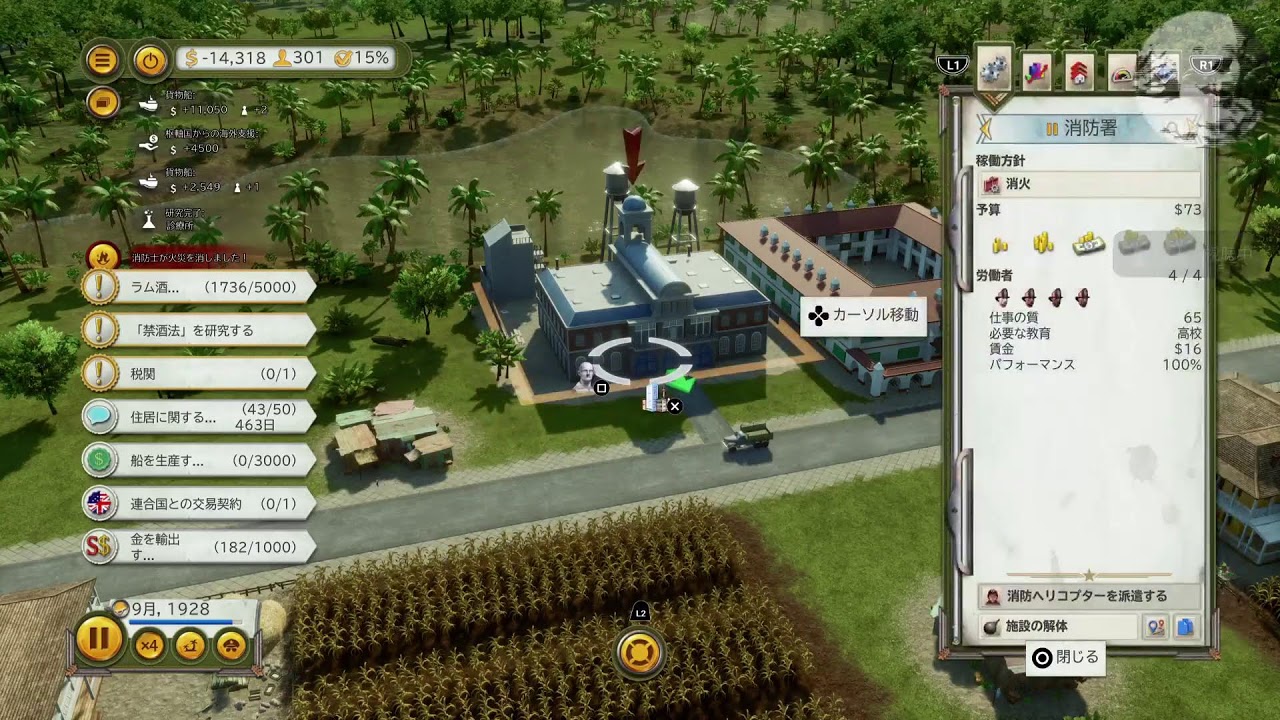Open the 連合国との交易契約 trade task
Viewport: 1280px width, 720px height.
coord(200,504)
